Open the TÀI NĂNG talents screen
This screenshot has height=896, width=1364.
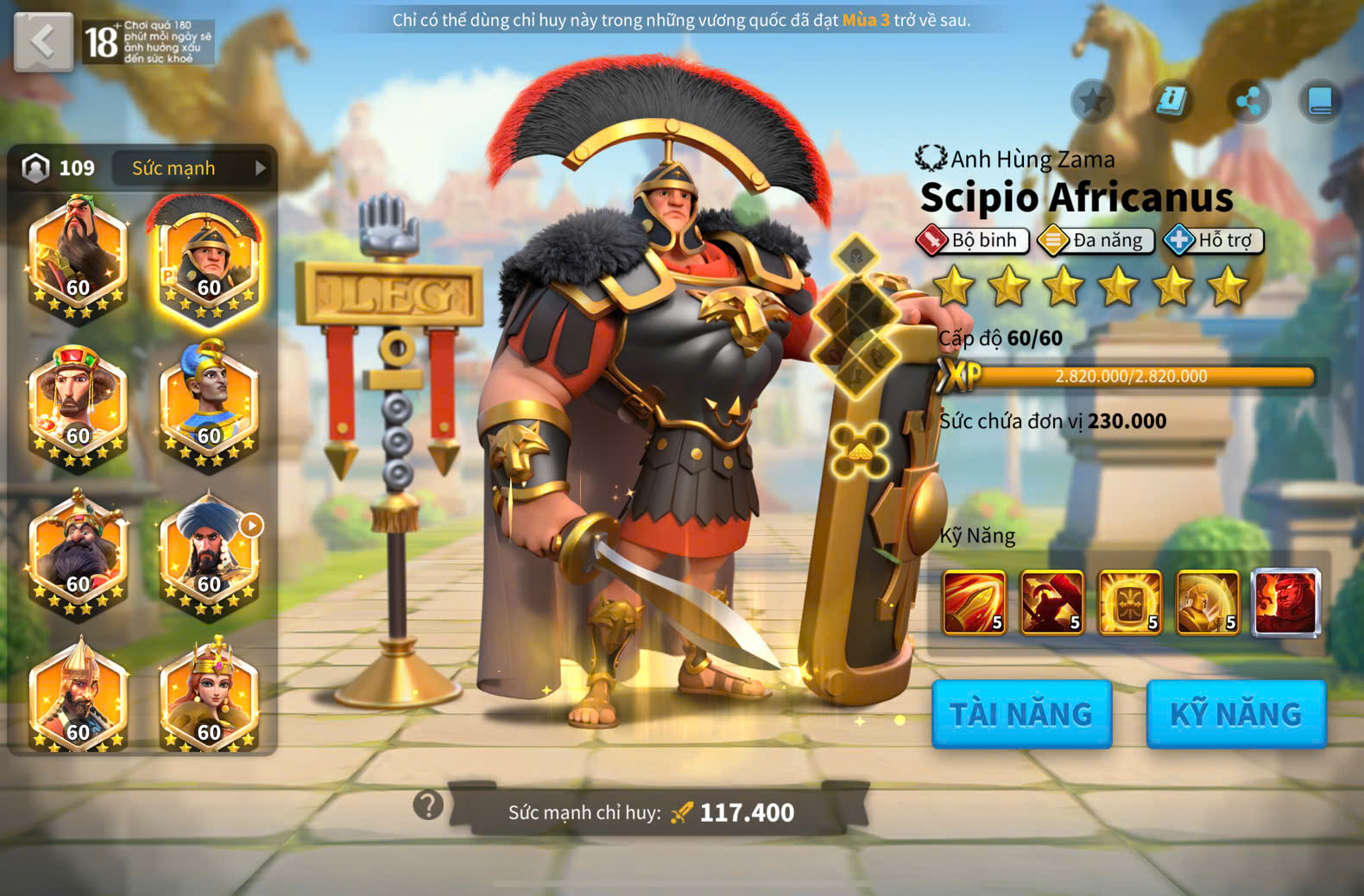pyautogui.click(x=1021, y=714)
